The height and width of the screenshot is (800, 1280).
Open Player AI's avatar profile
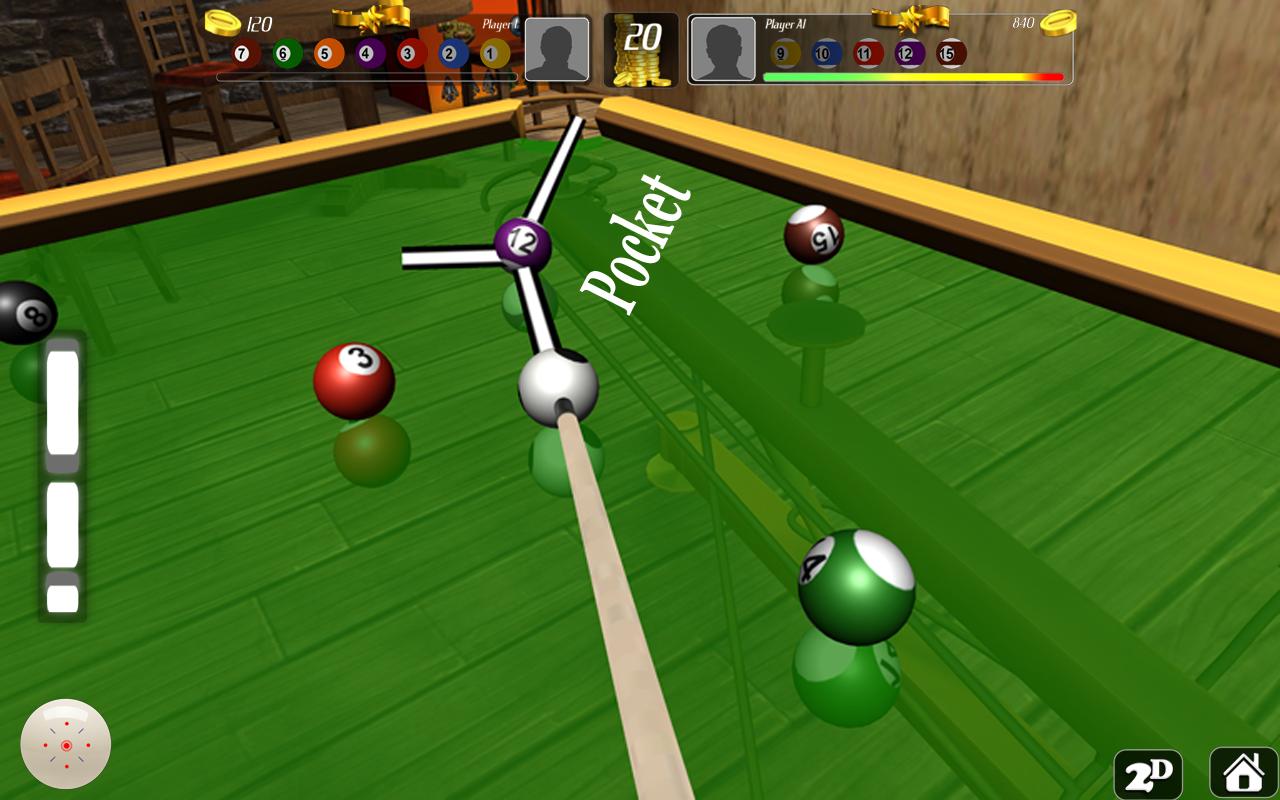(722, 48)
